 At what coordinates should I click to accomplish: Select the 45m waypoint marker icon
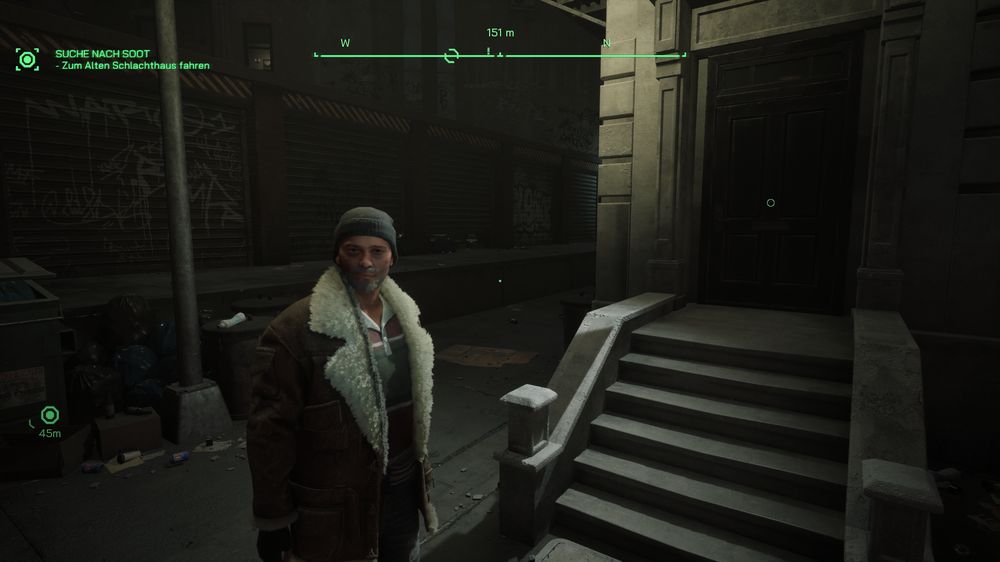pos(48,415)
